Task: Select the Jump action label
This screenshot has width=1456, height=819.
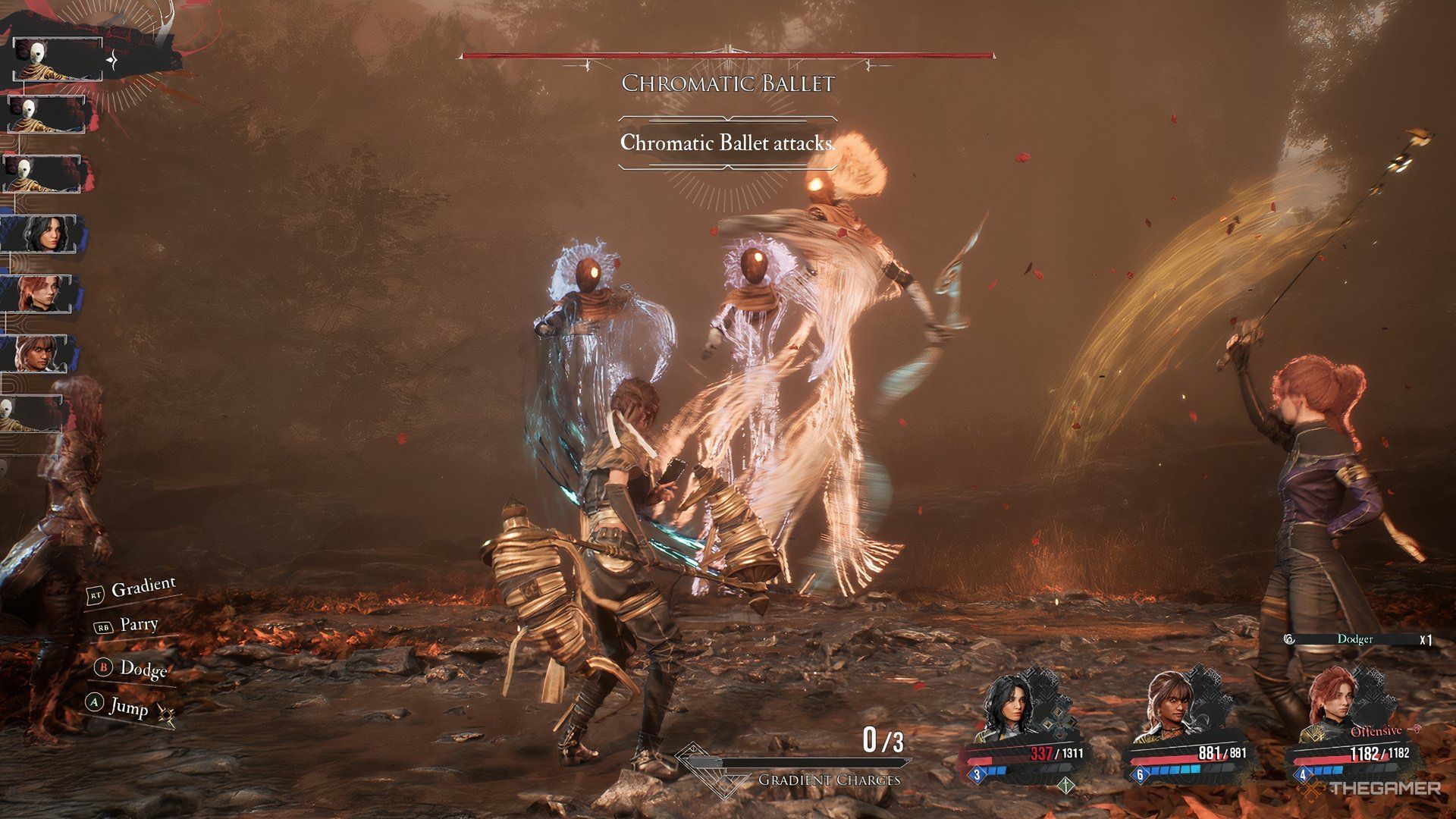Action: click(127, 706)
